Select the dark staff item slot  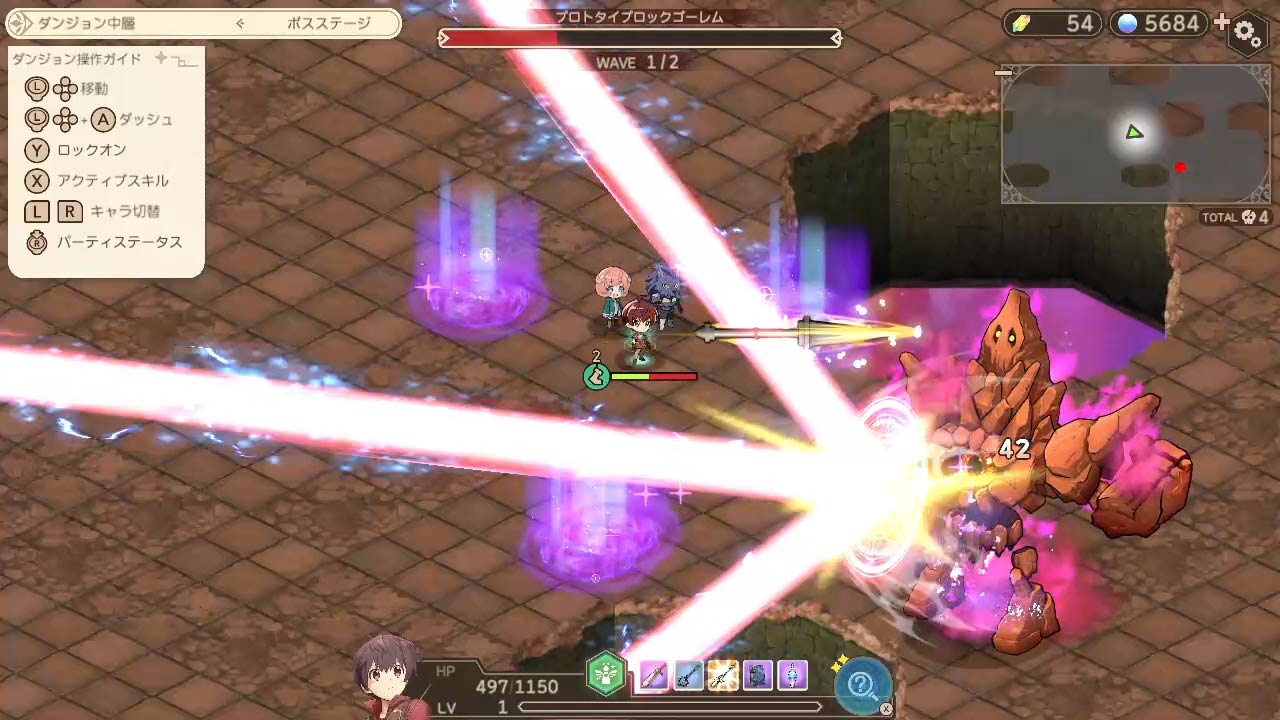click(x=688, y=676)
